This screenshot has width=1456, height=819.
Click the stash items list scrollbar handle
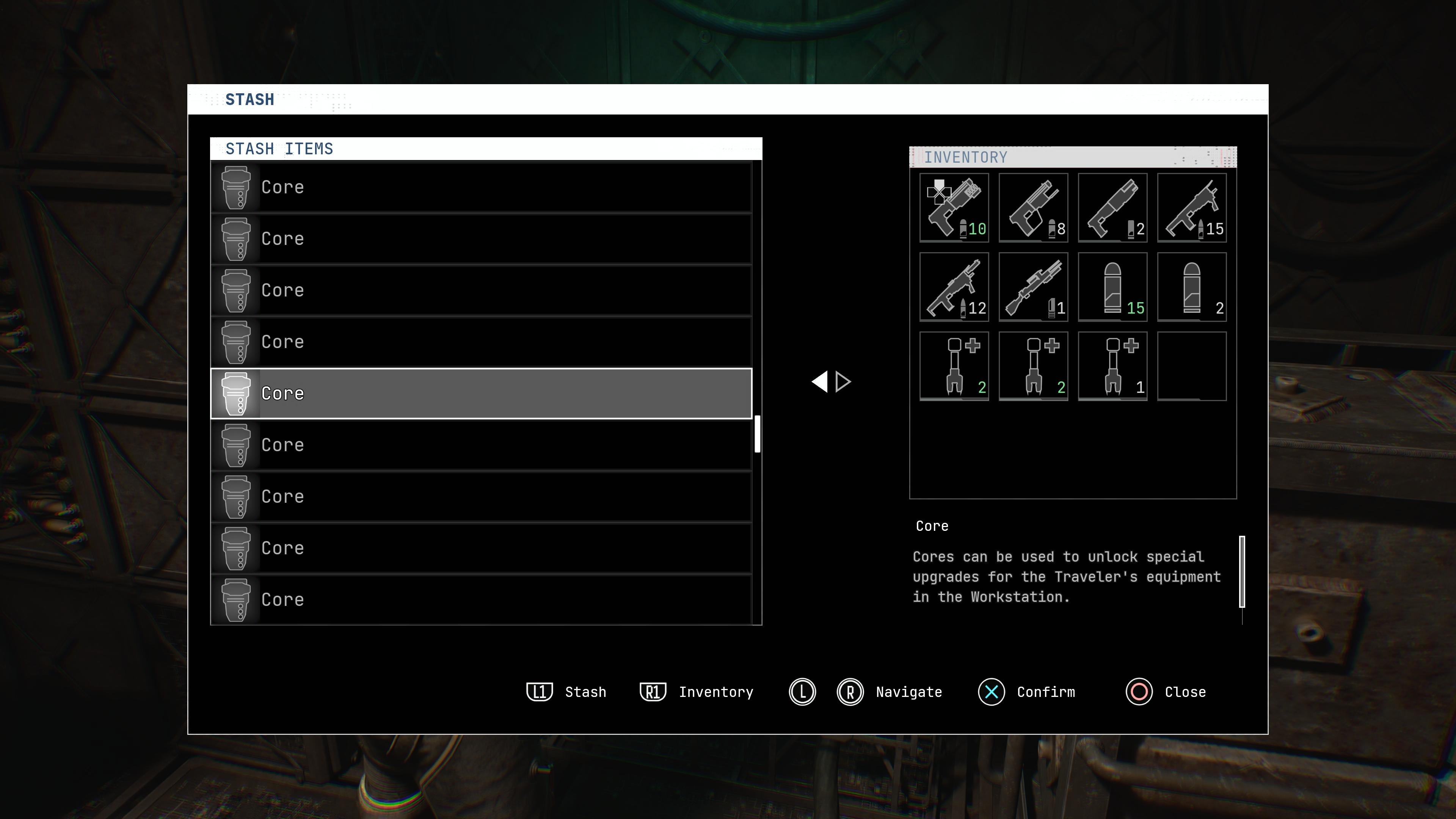(x=758, y=433)
